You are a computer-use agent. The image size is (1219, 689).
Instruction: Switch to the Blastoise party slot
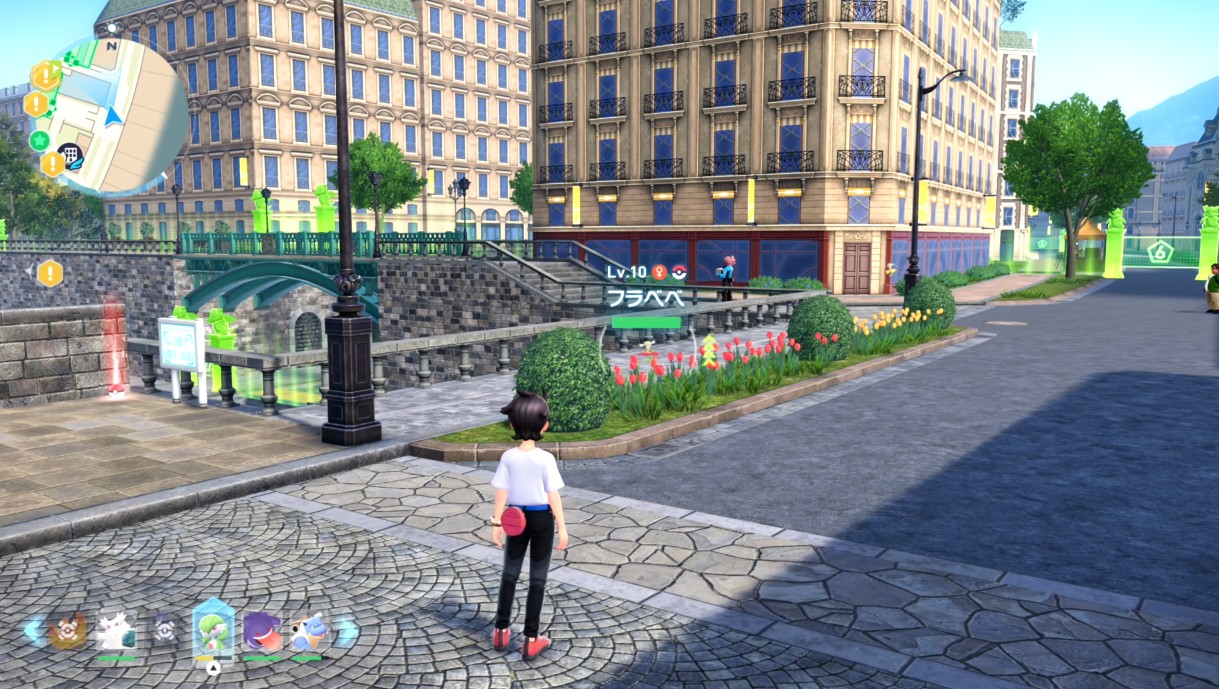[x=308, y=631]
